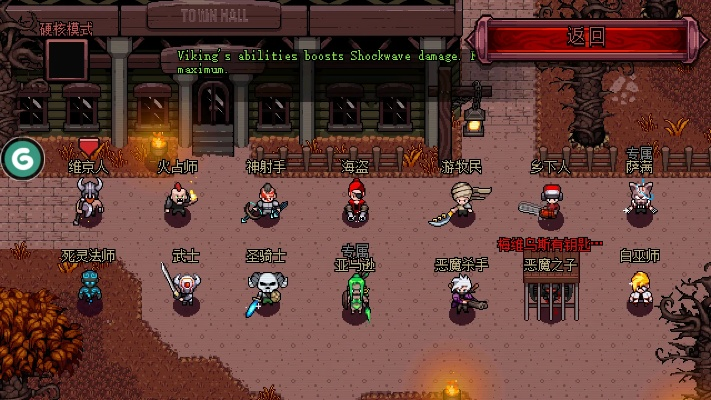Choose the 火占师 pyromancer character
This screenshot has width=711, height=400.
point(178,200)
